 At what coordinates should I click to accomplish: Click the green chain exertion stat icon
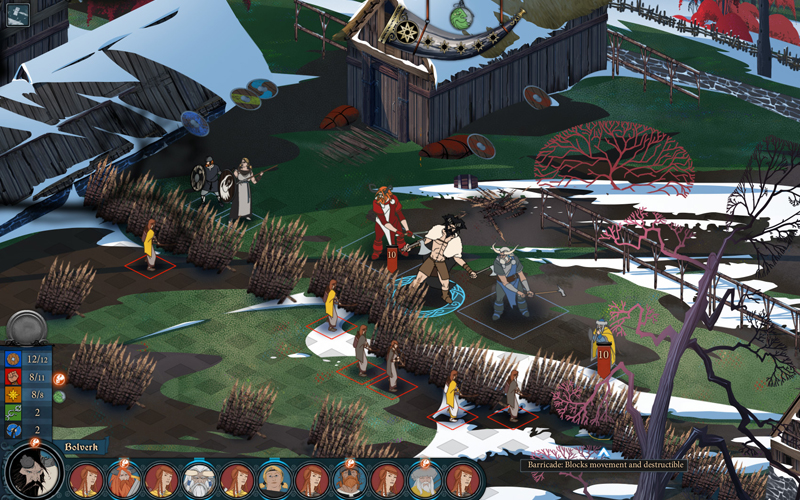[12, 412]
